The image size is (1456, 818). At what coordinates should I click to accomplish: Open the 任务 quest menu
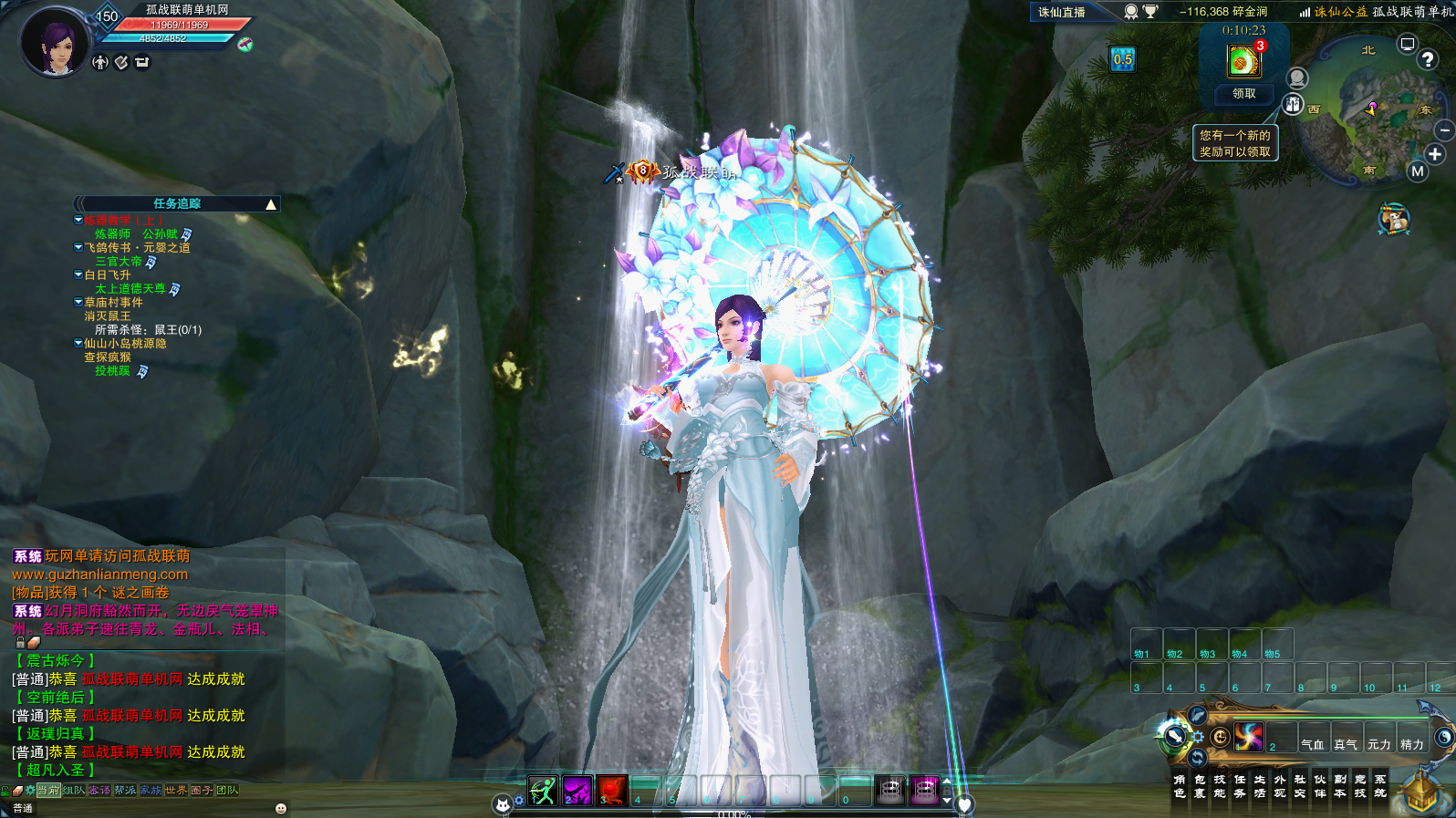1240,786
